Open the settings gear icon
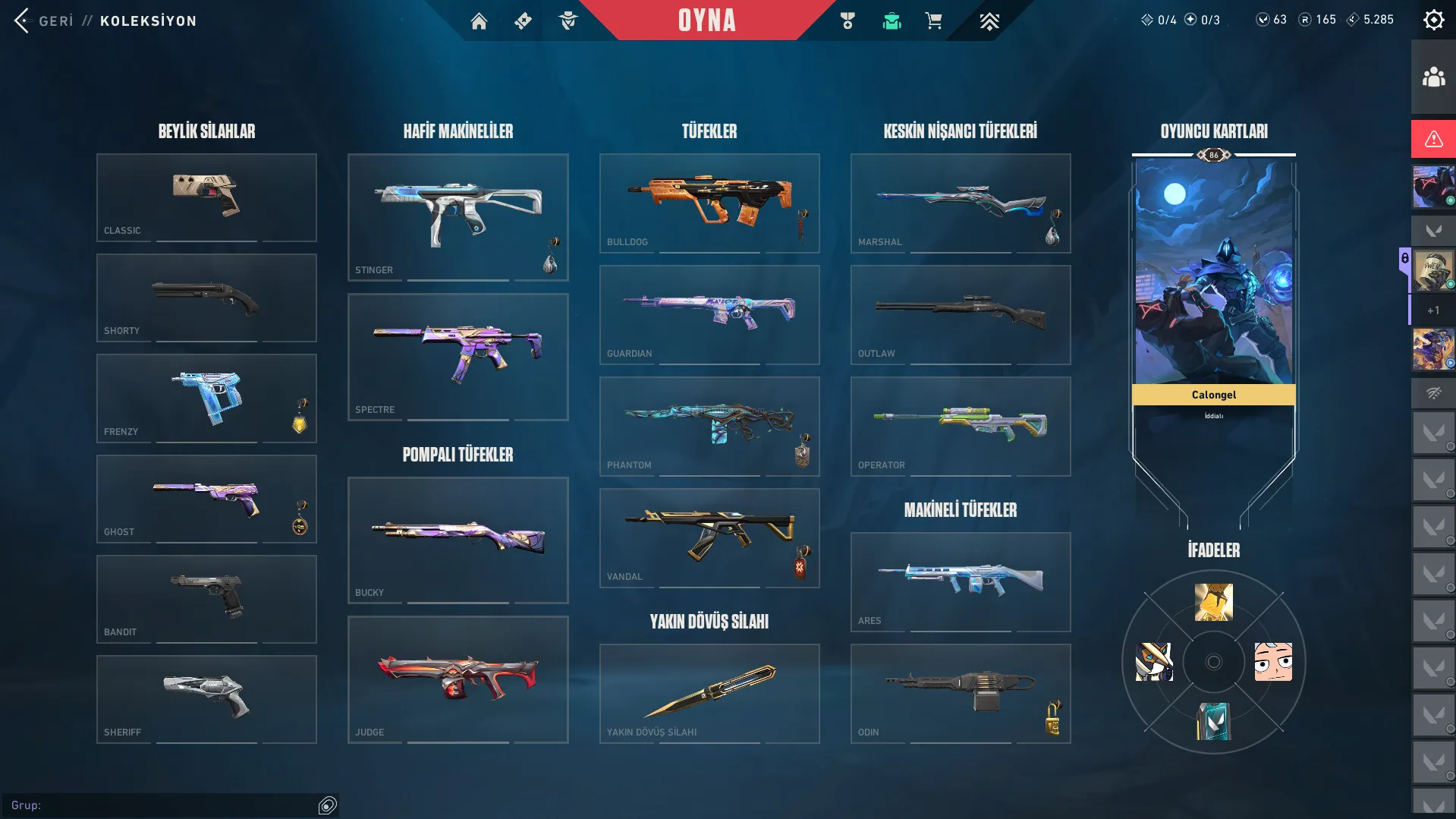 (x=1433, y=20)
